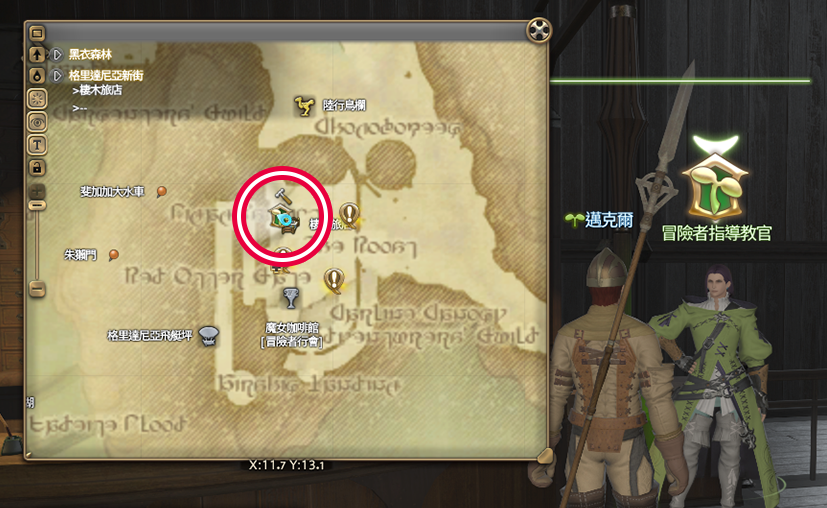Select the 朱獺門 gate marker
The height and width of the screenshot is (508, 827).
click(x=114, y=255)
